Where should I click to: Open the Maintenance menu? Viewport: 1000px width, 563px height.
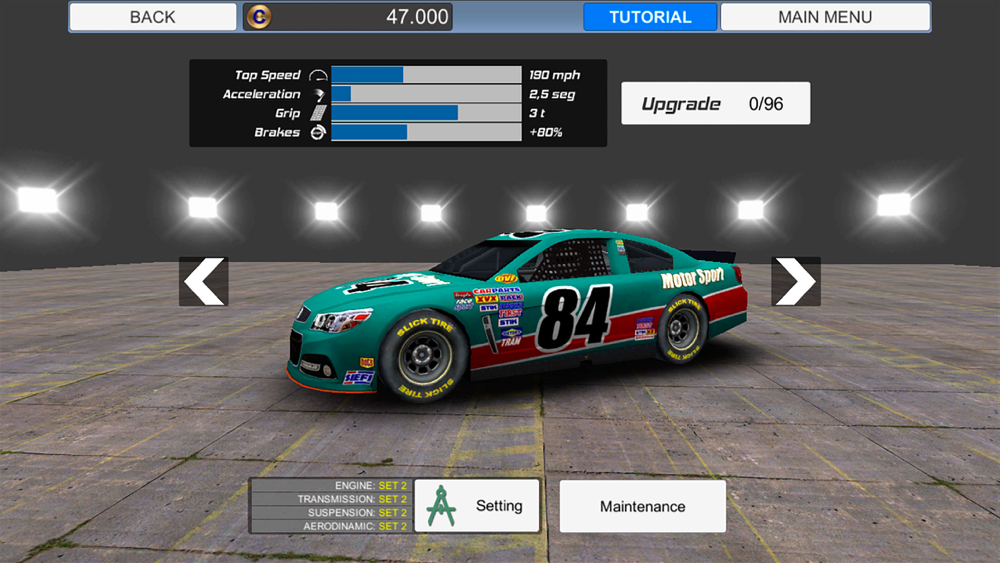pyautogui.click(x=642, y=506)
